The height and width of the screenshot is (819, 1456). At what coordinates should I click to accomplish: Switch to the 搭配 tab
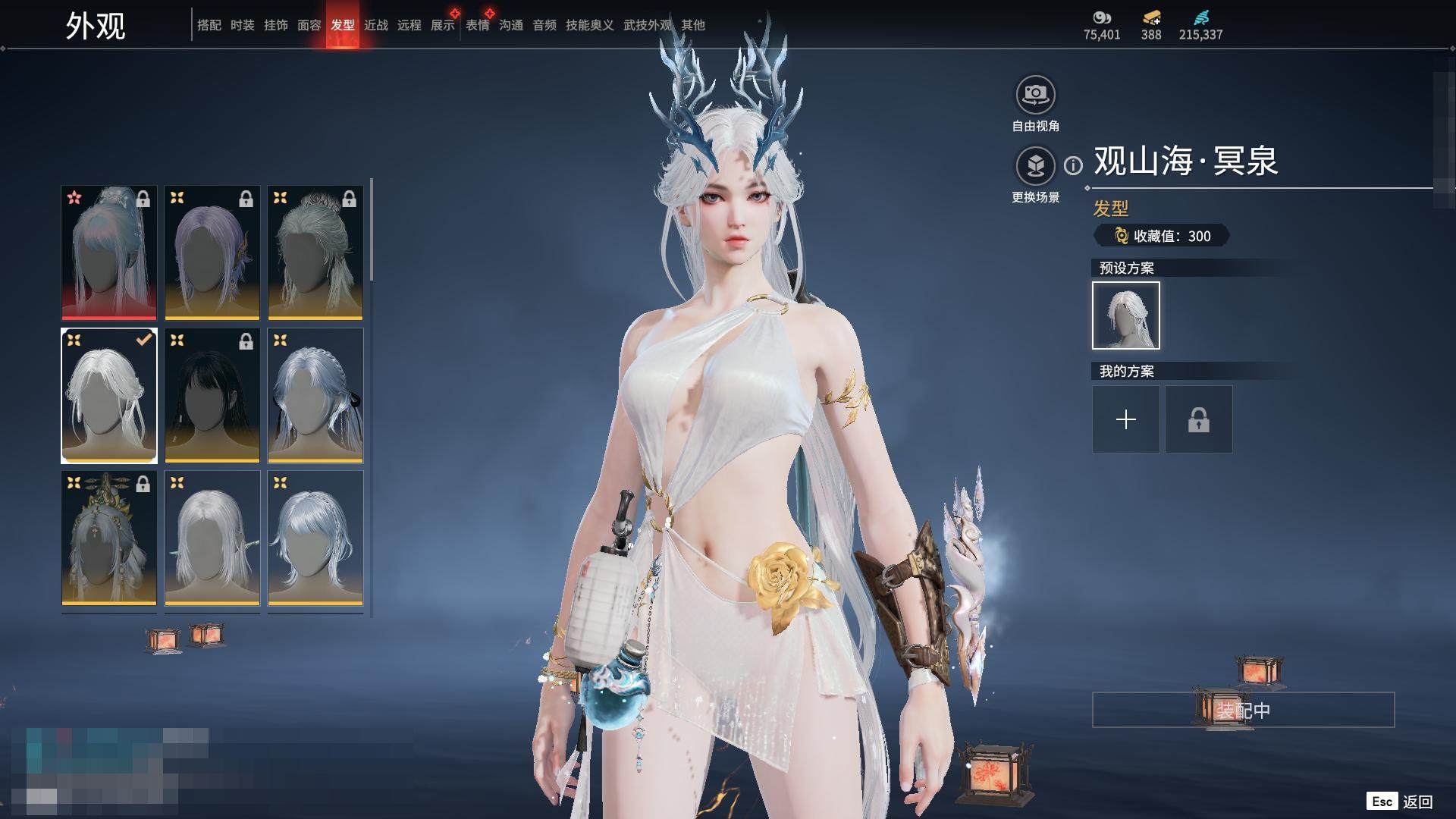pos(209,25)
